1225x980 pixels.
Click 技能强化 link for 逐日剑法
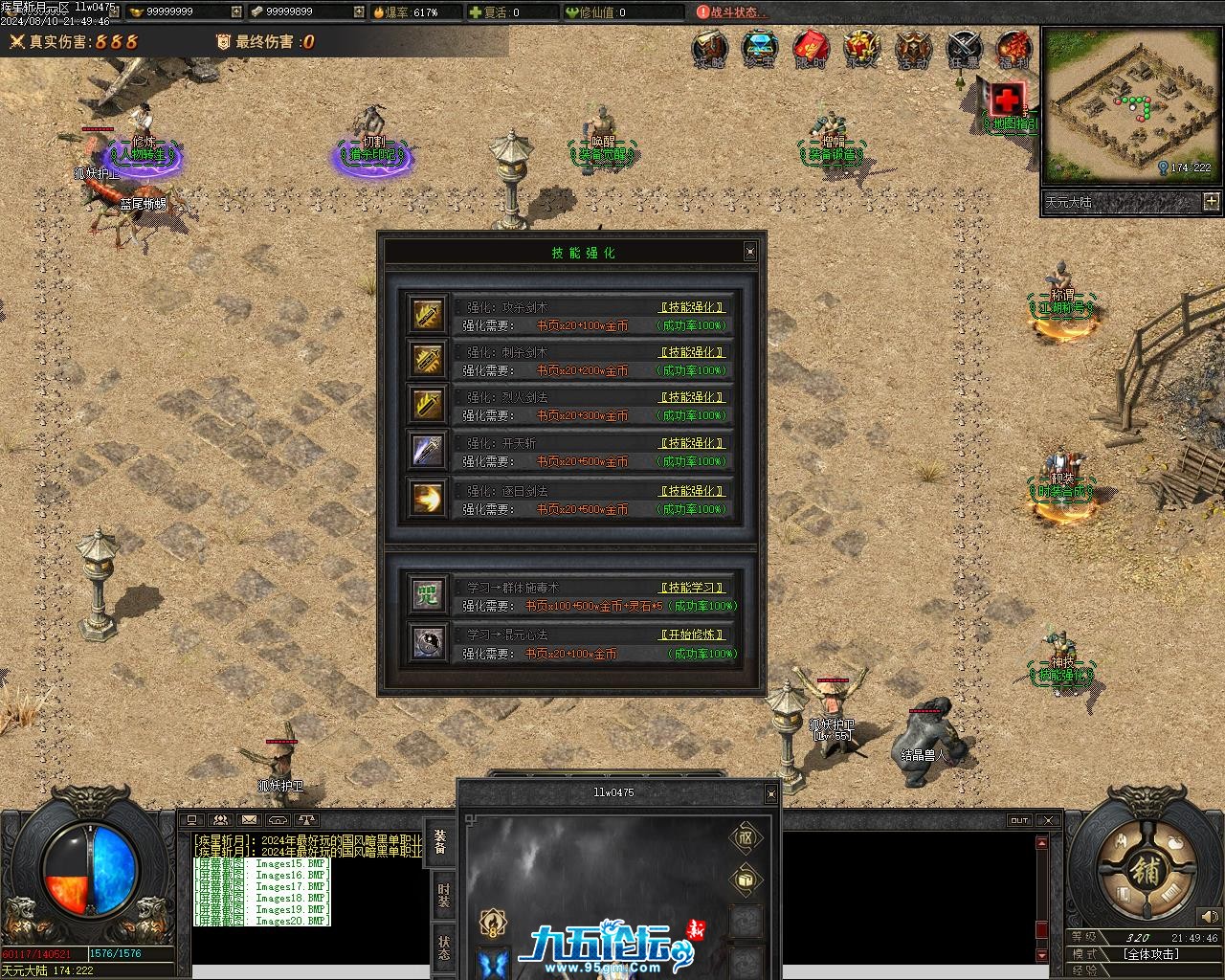click(x=692, y=491)
